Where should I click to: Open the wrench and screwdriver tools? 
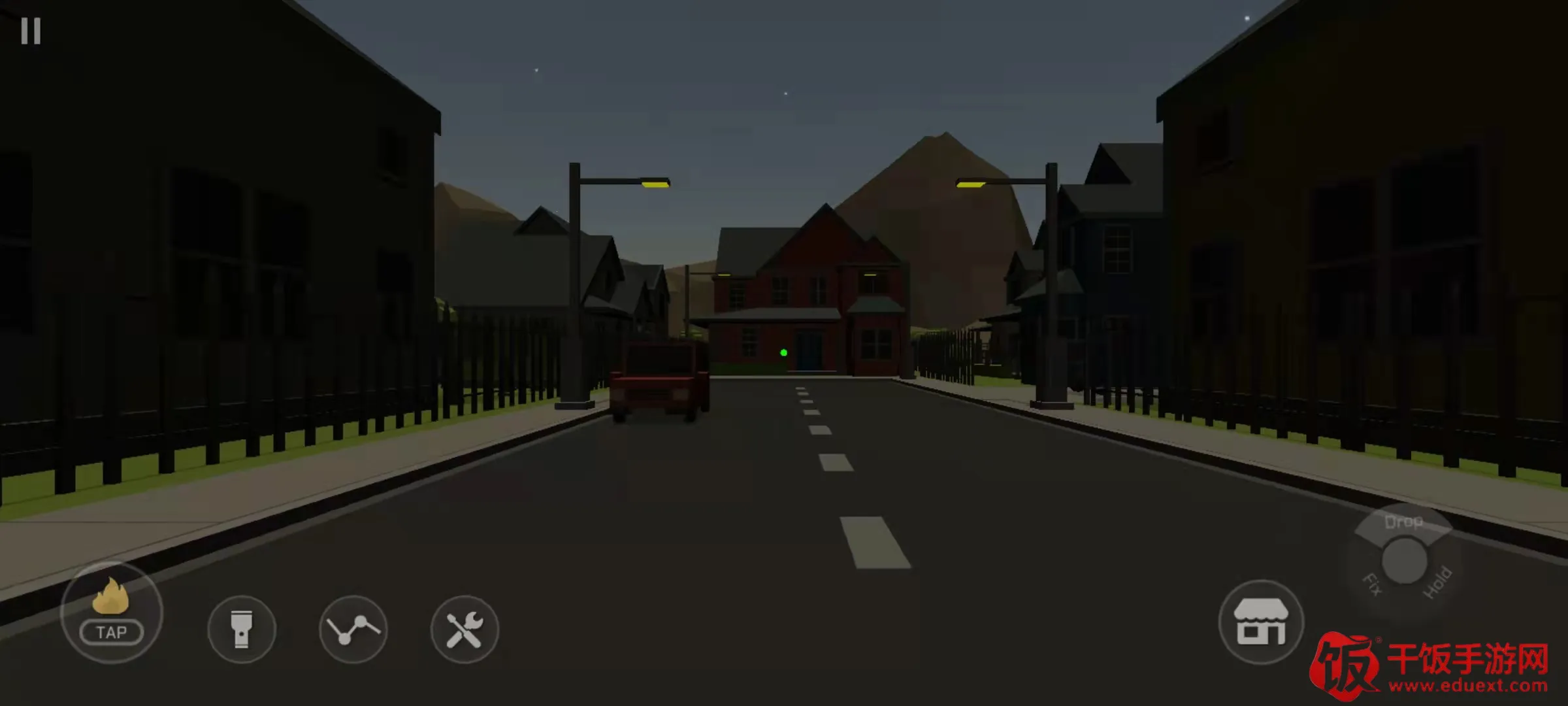click(x=465, y=630)
